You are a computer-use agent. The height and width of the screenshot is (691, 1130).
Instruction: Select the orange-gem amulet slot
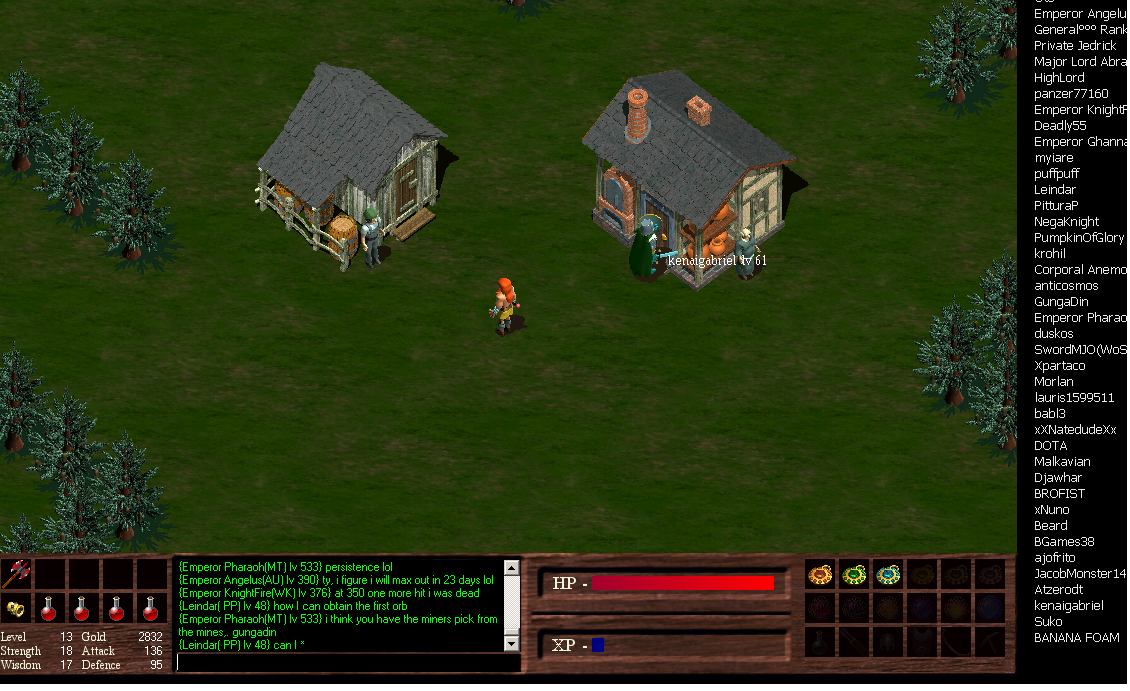[821, 574]
